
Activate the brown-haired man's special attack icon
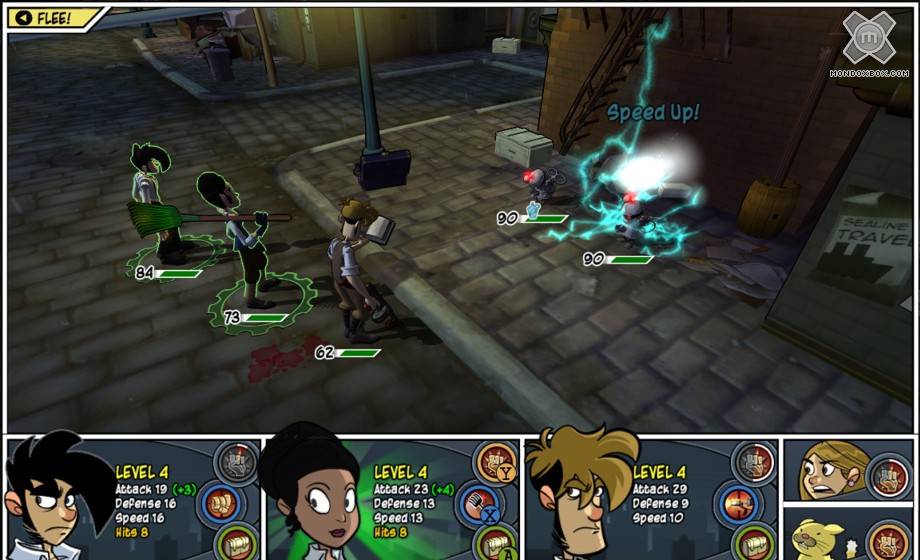[x=755, y=461]
